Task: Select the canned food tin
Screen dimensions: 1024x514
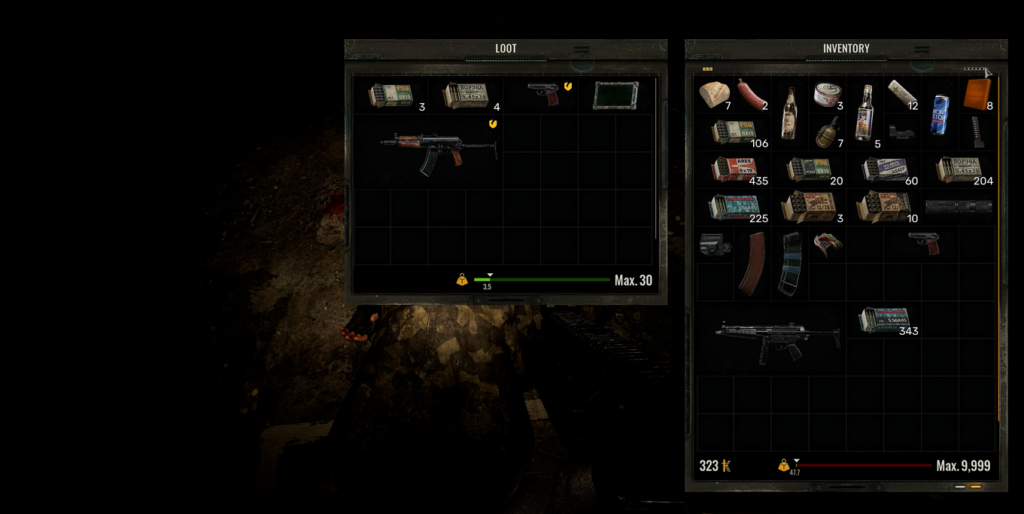Action: coord(827,95)
